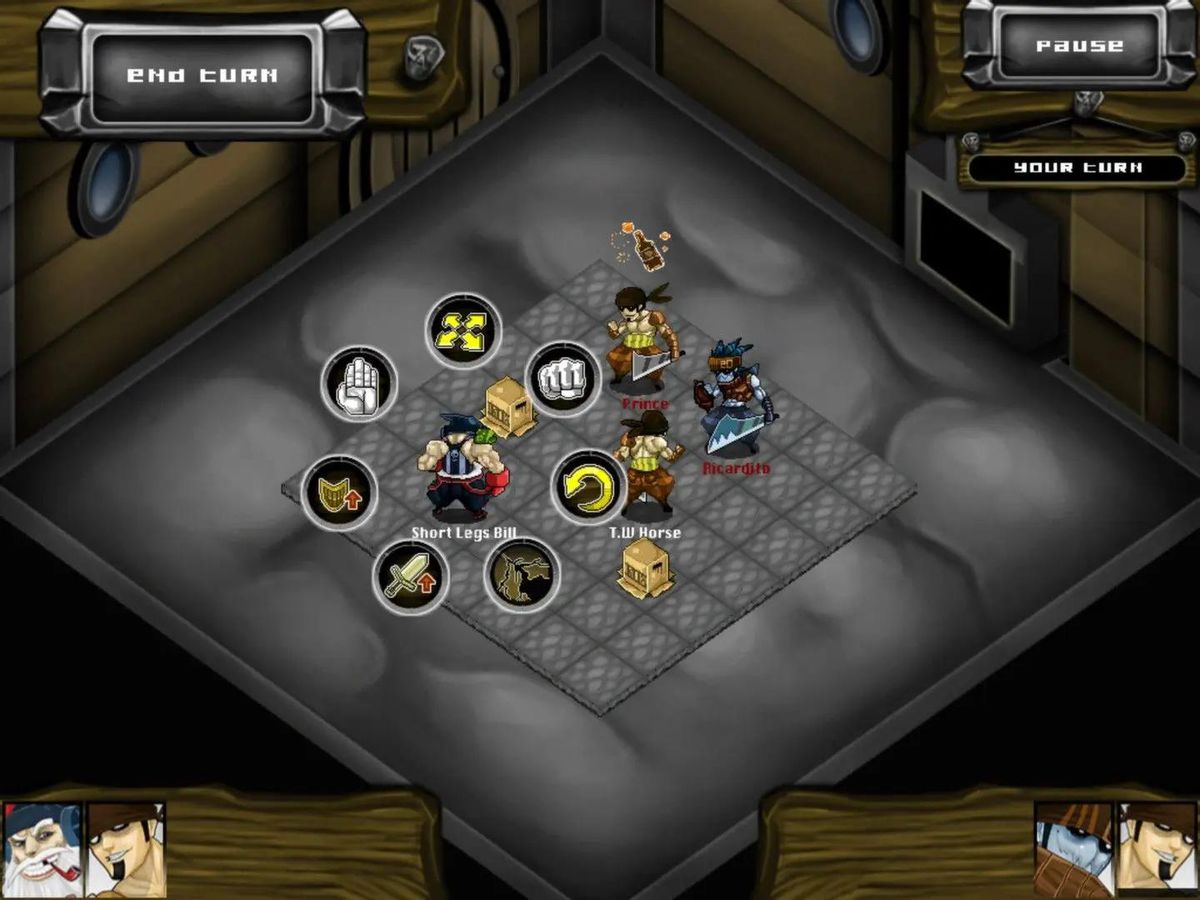This screenshot has width=1200, height=900.
Task: Select the fist attack action
Action: (x=562, y=380)
